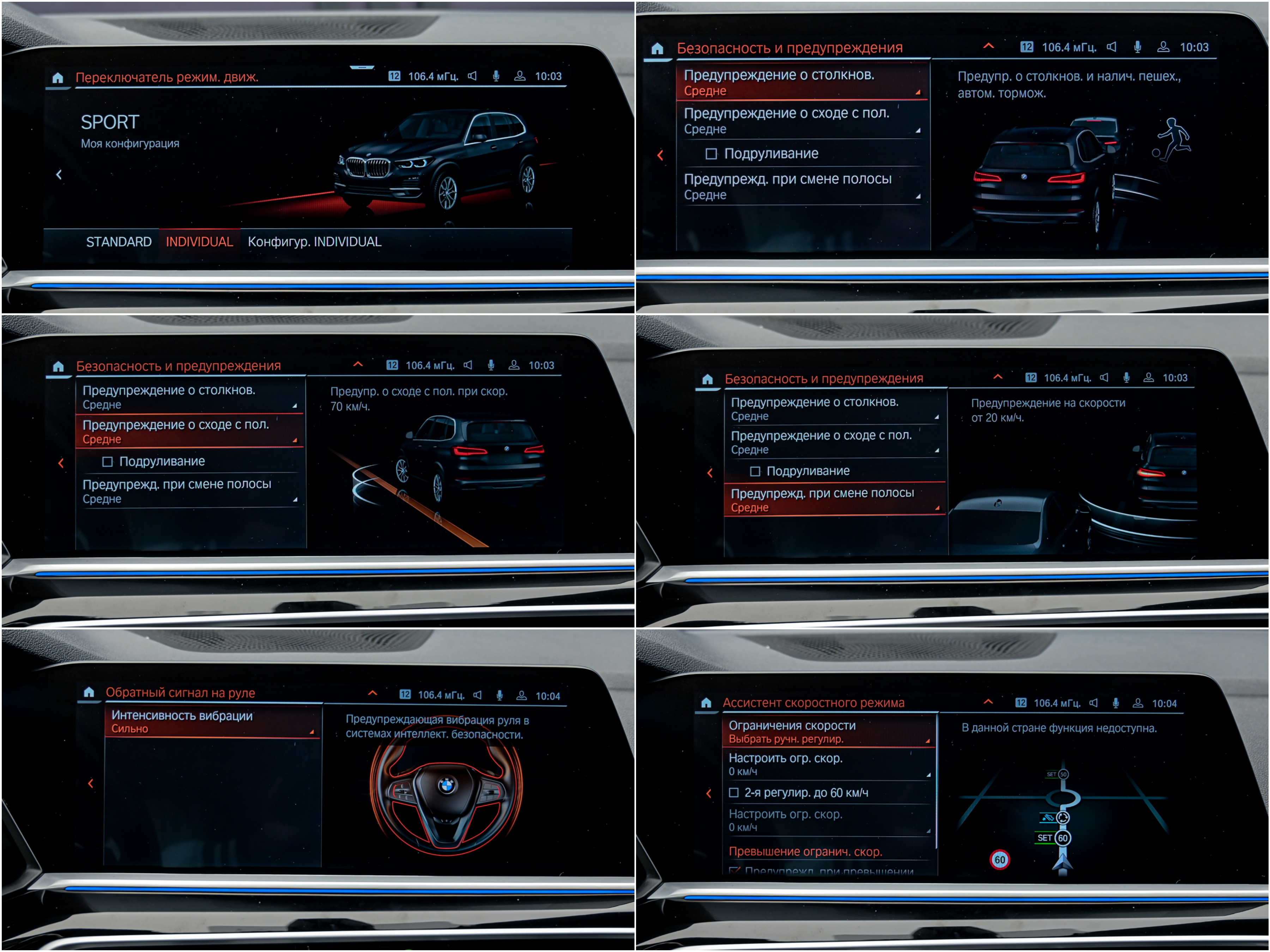Open Конфигур. INDIVIDUAL settings

(314, 242)
